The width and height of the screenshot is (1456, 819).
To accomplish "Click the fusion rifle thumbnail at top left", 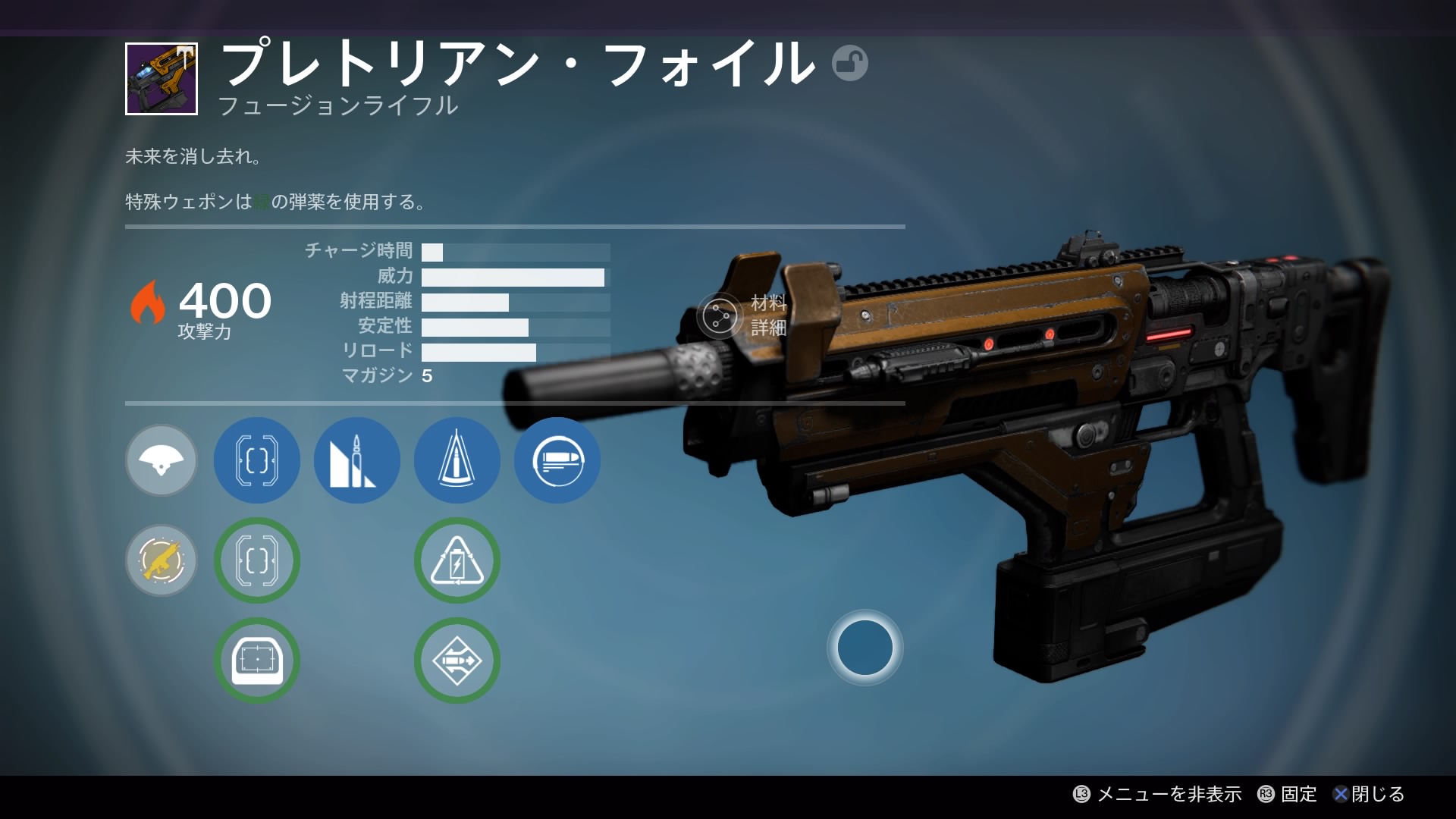I will (x=162, y=79).
